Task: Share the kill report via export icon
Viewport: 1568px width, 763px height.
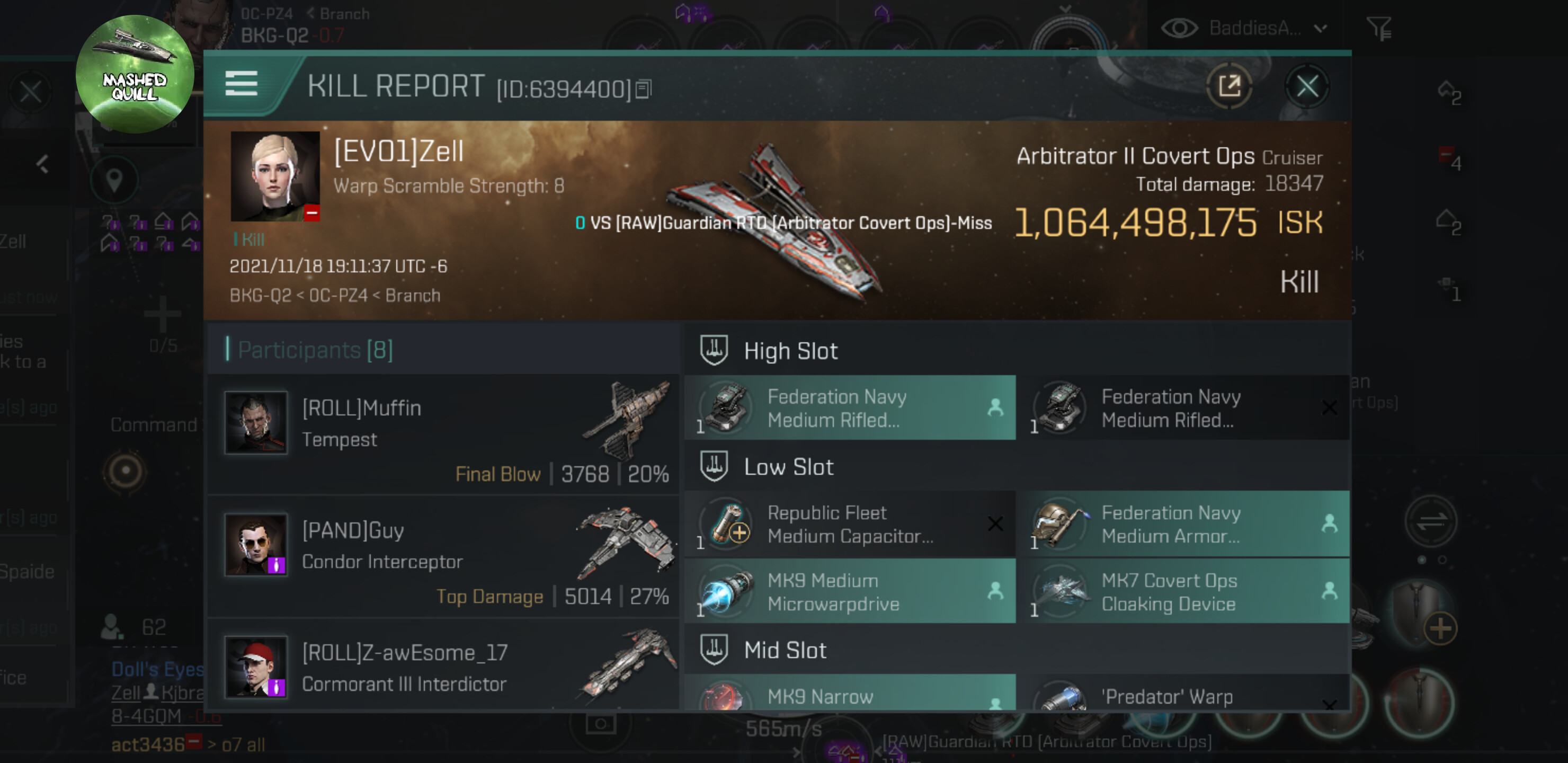Action: (x=1229, y=86)
